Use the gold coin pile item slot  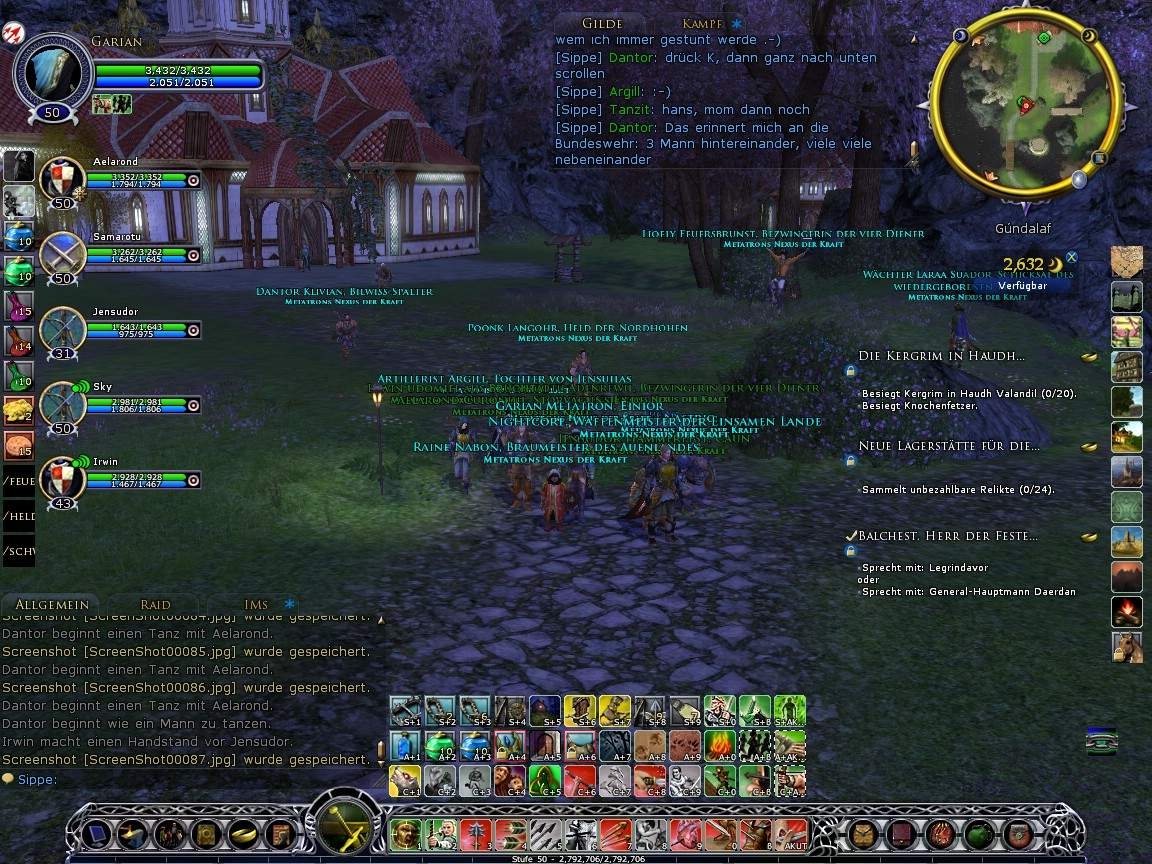pyautogui.click(x=19, y=410)
